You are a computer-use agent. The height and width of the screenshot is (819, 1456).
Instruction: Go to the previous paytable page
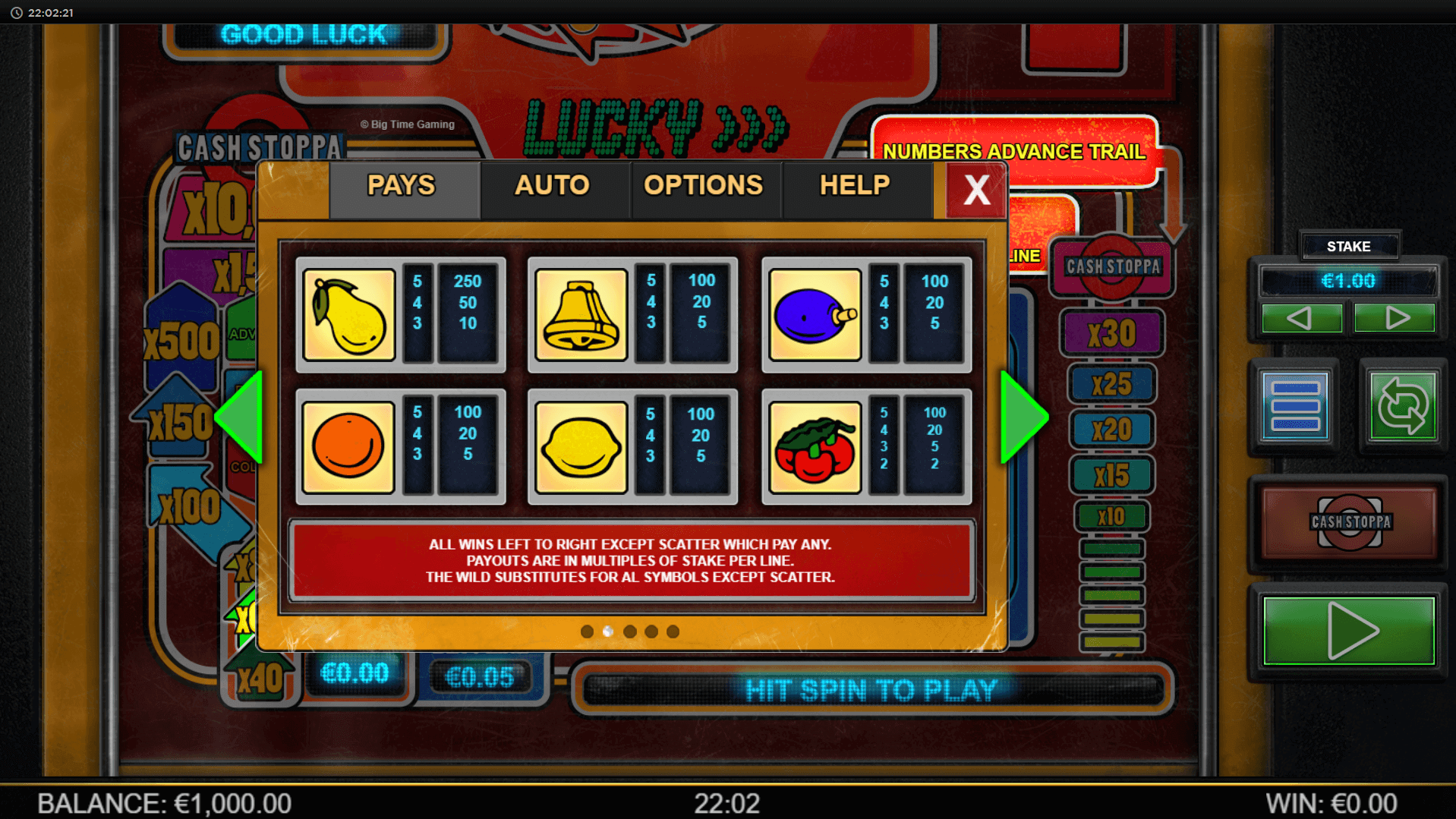click(x=240, y=417)
